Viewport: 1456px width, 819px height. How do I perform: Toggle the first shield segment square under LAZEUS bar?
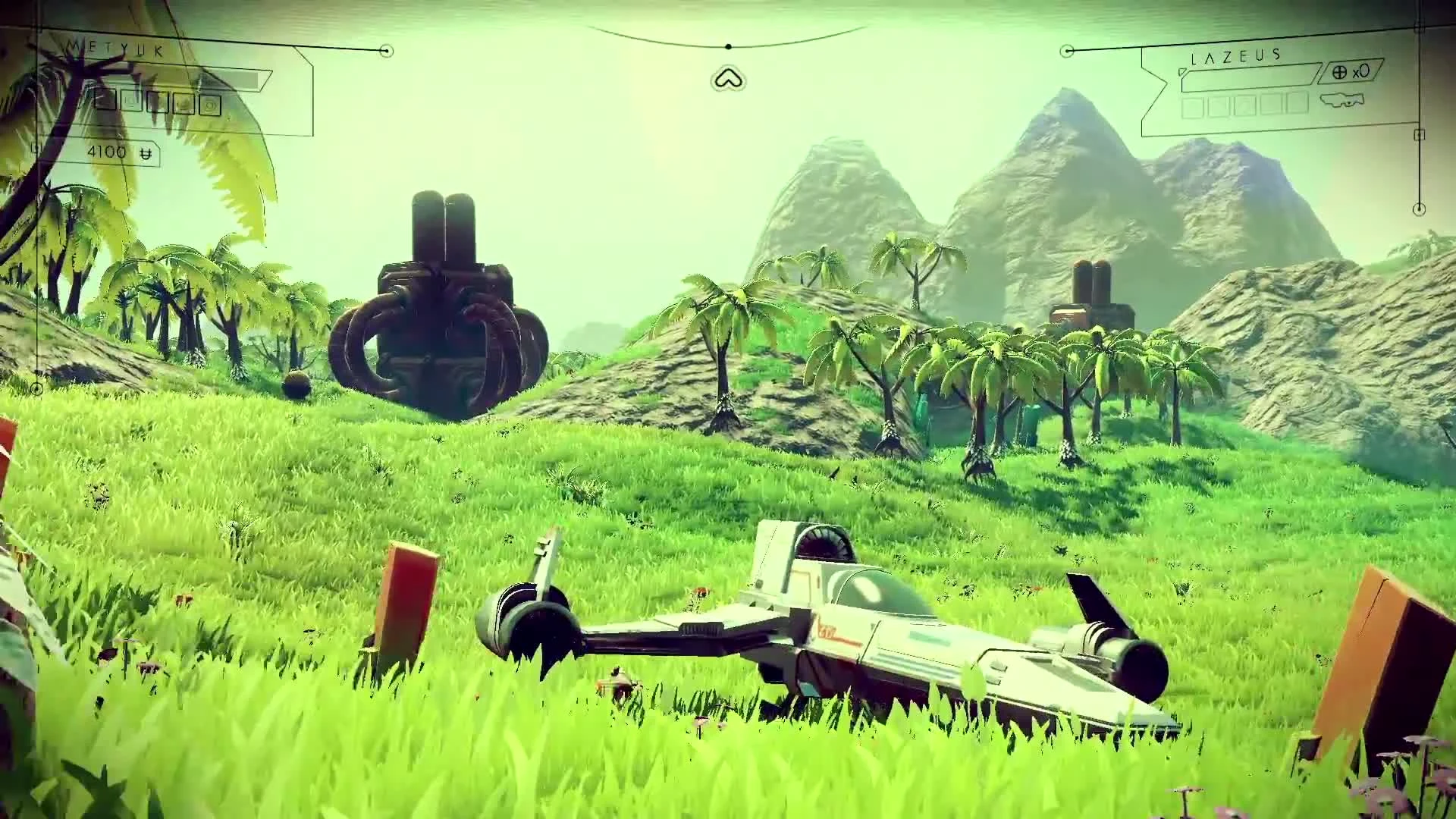pyautogui.click(x=1192, y=108)
